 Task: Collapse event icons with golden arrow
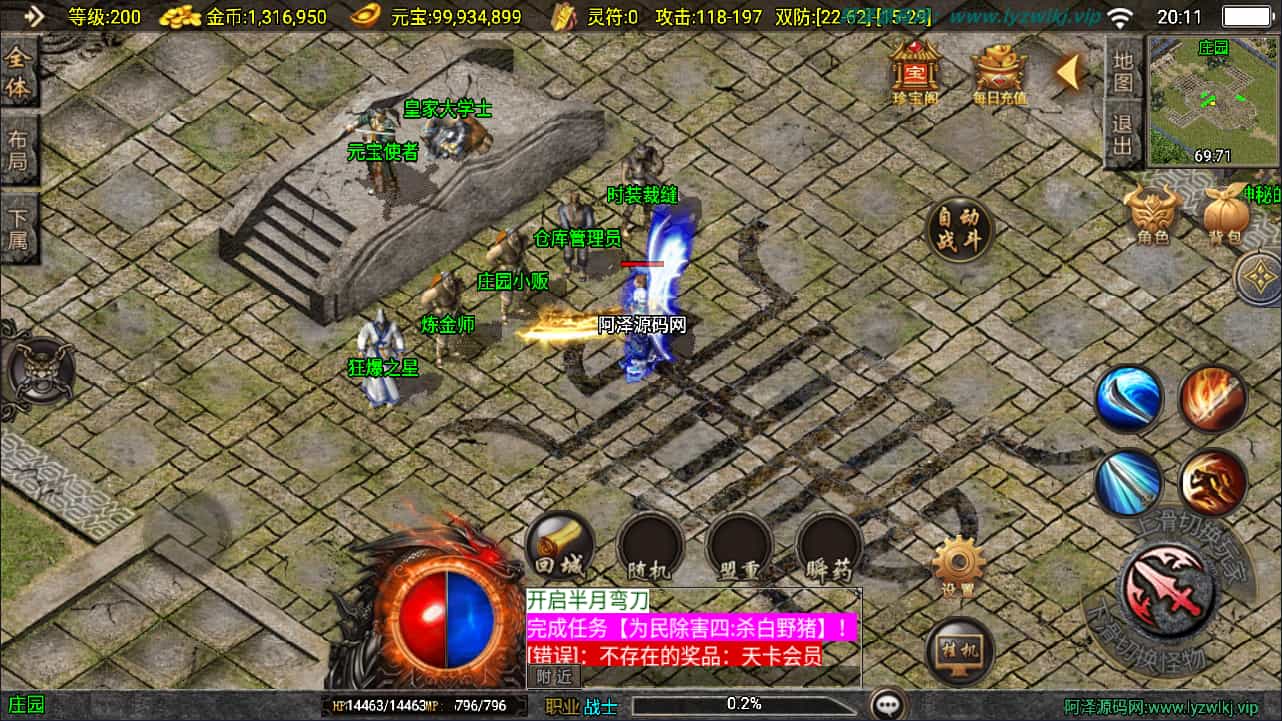click(x=1070, y=73)
